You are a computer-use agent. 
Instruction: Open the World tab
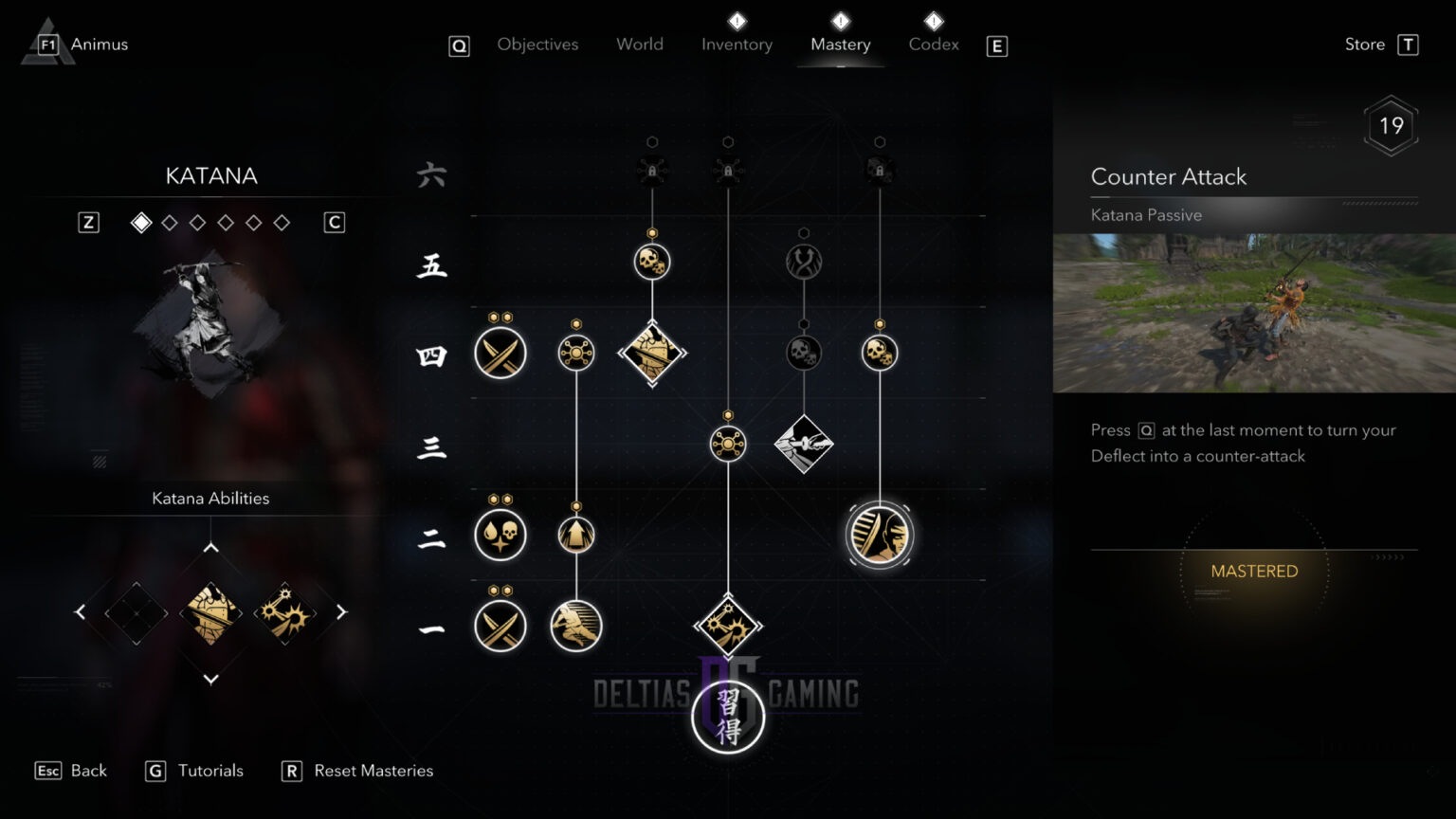click(x=640, y=45)
